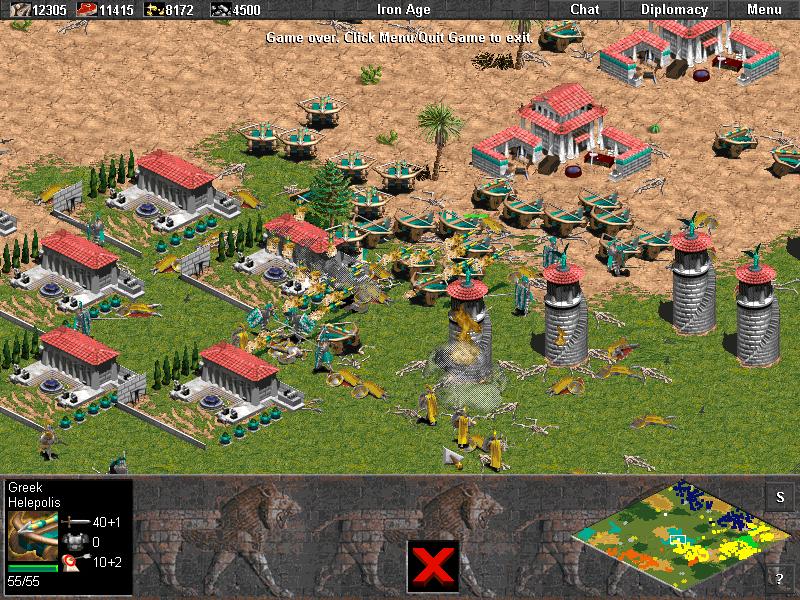Screen dimensions: 800x600
Task: Open help with the question mark button
Action: 778,578
